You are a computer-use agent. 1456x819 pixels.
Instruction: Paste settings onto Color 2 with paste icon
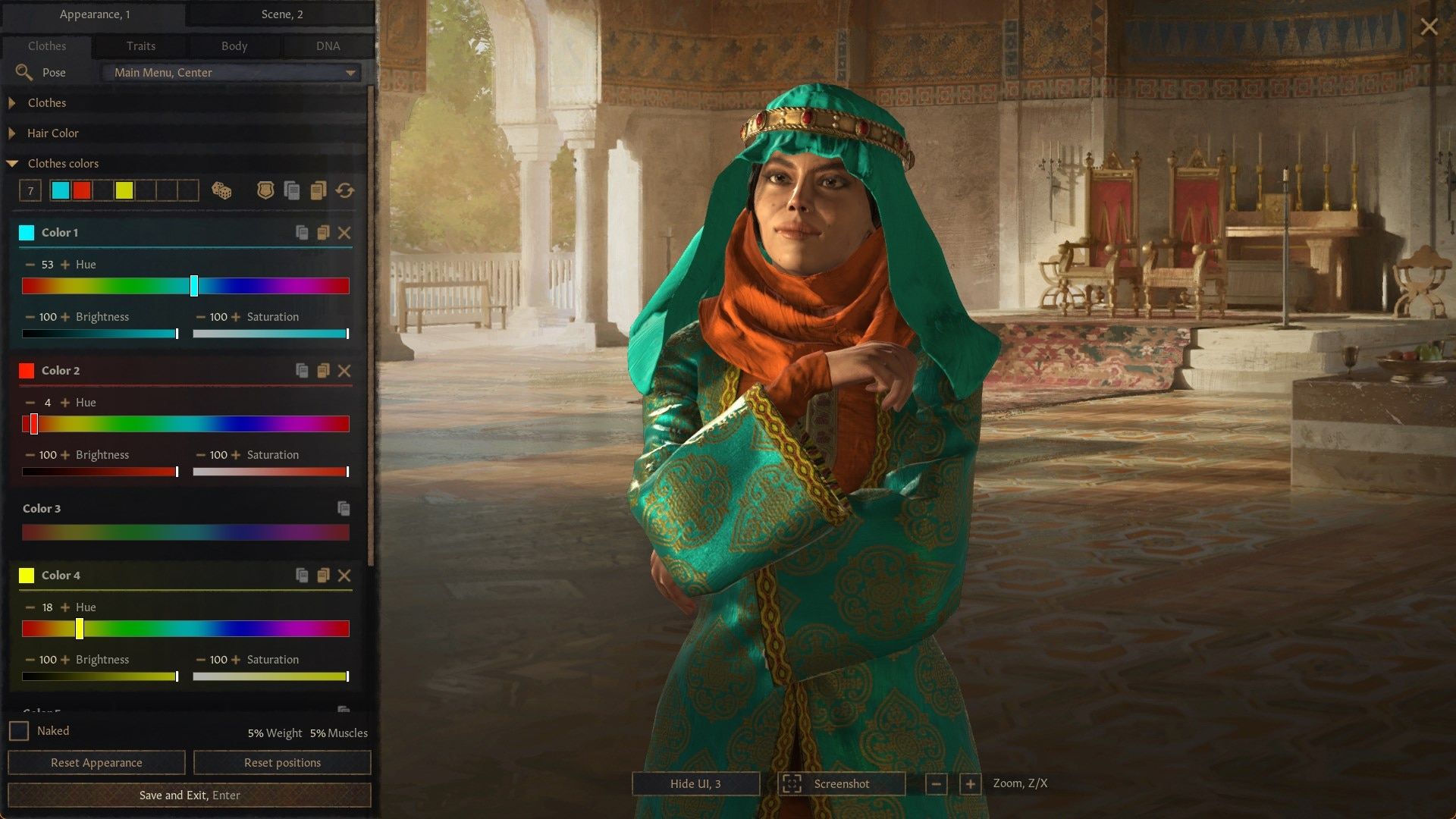[324, 371]
